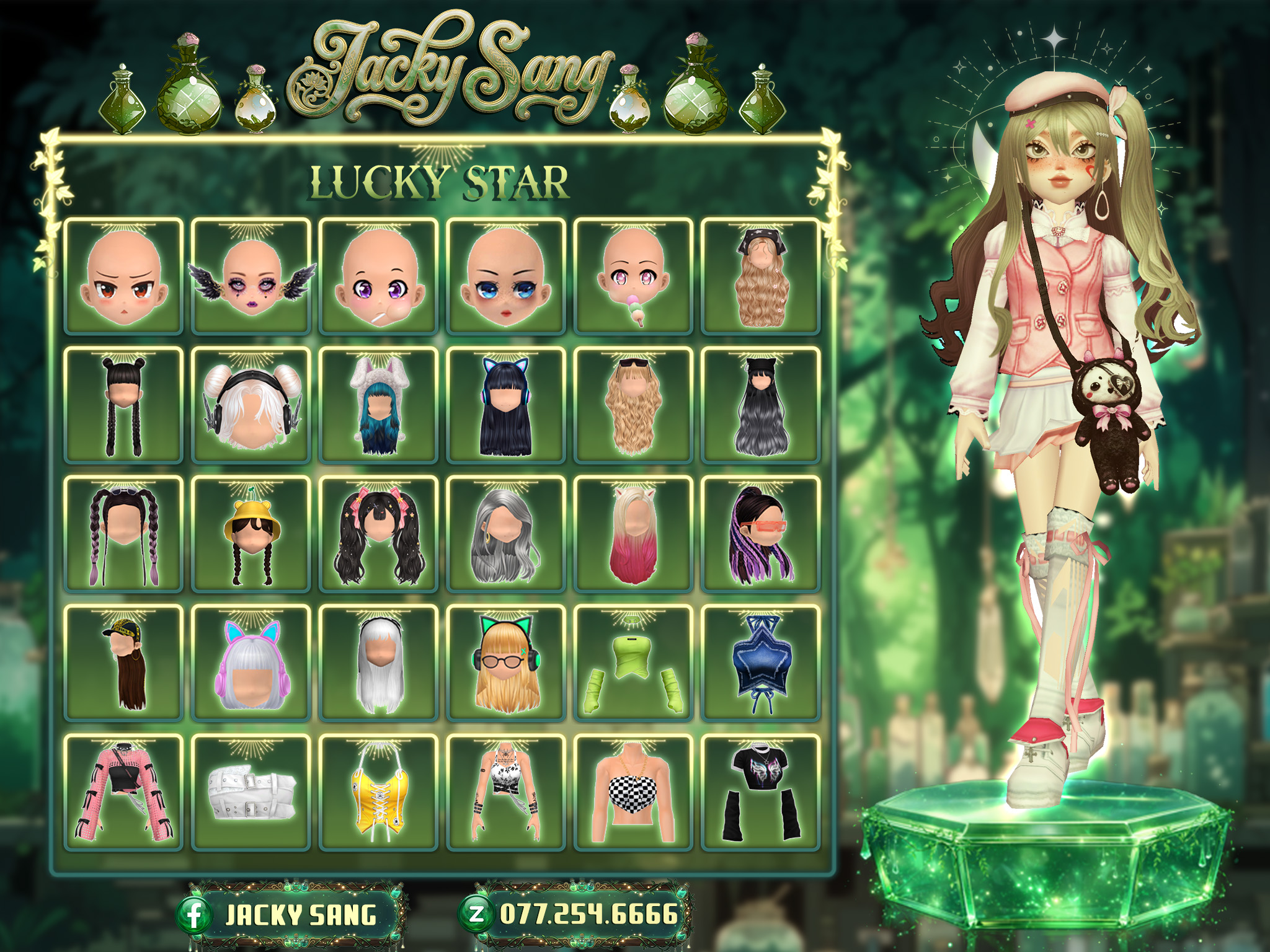Choose the face with black wings

coord(251,276)
